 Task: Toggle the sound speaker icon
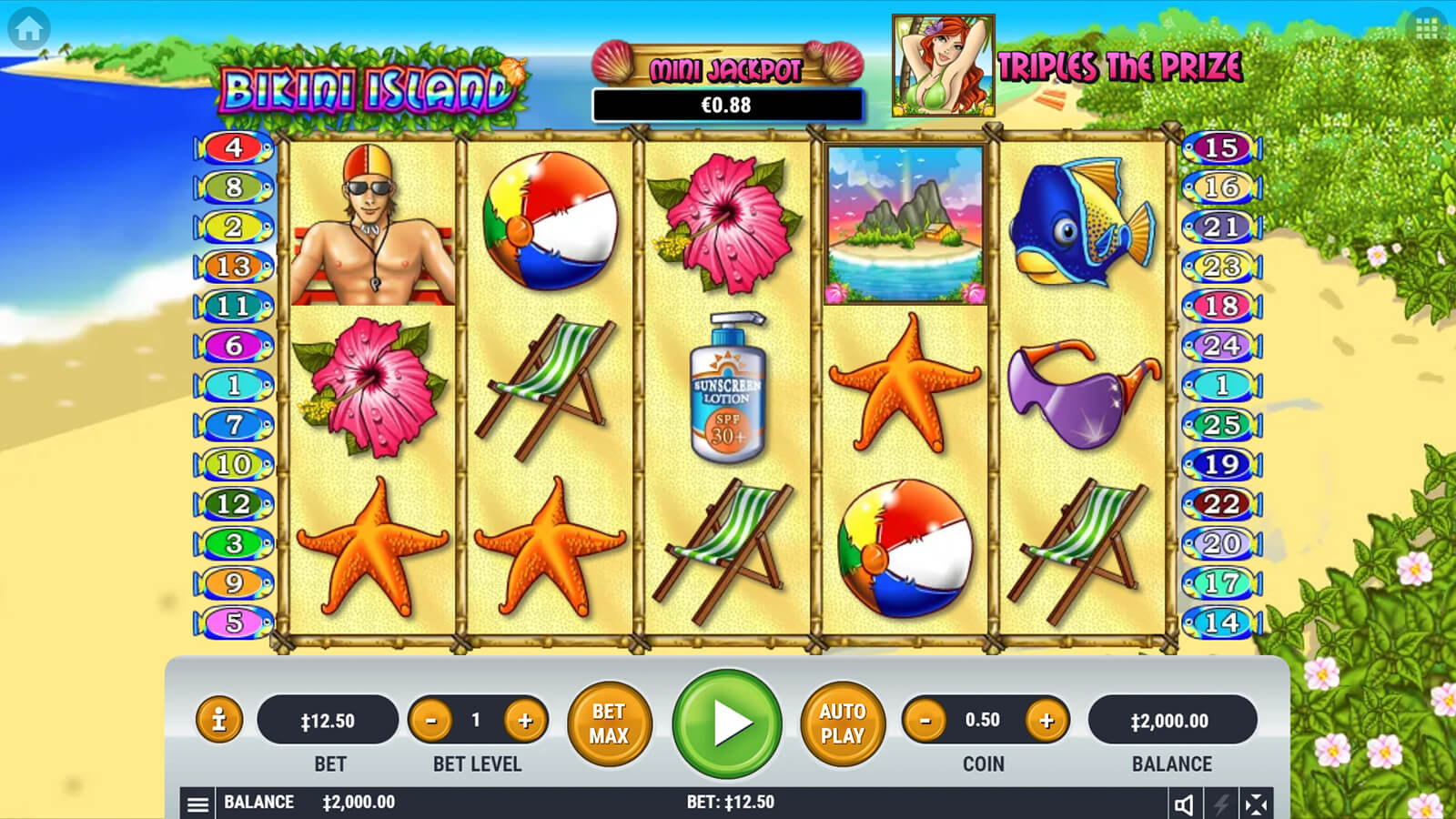(x=1184, y=804)
